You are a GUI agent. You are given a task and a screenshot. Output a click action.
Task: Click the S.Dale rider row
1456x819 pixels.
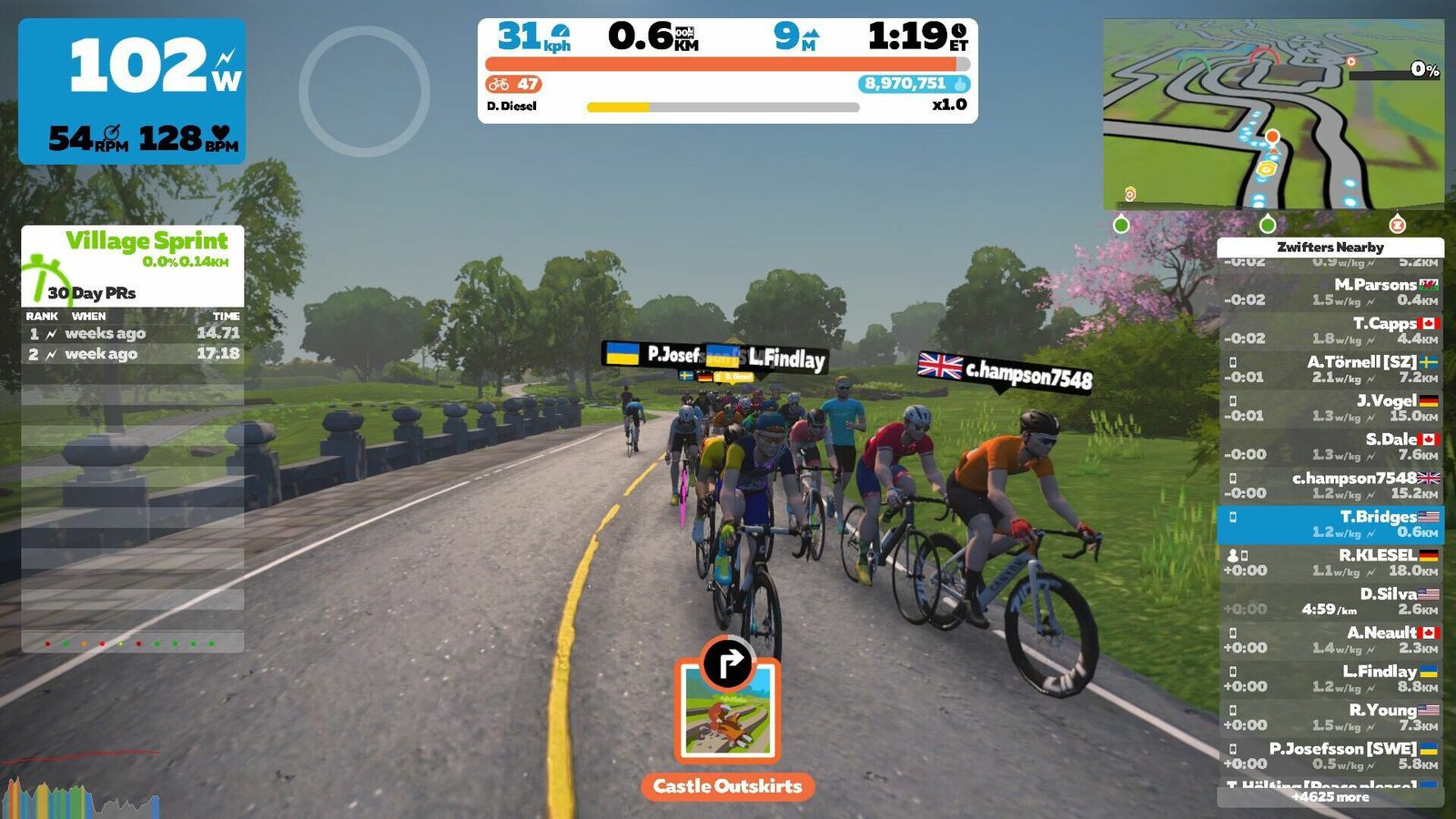point(1330,447)
